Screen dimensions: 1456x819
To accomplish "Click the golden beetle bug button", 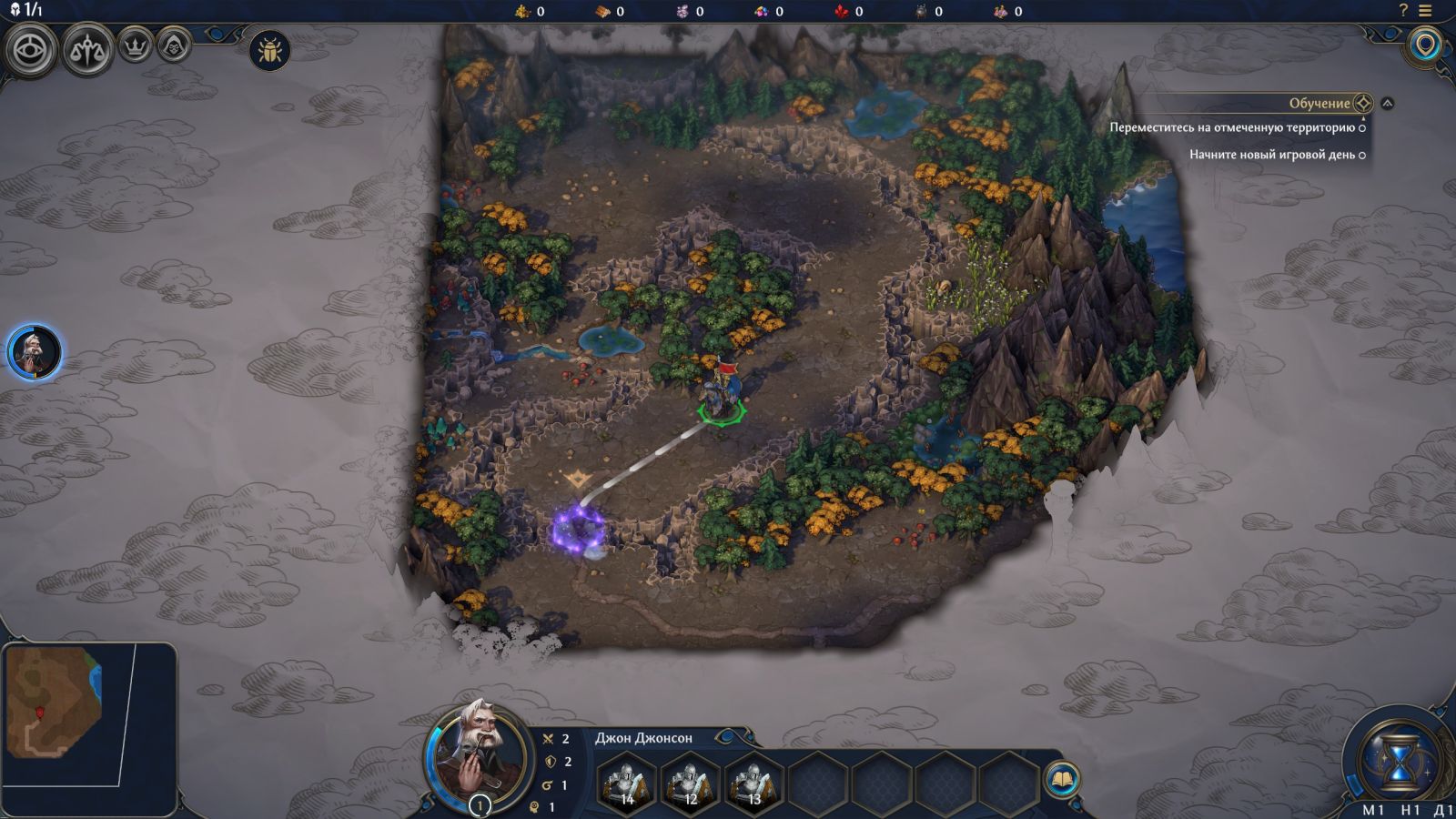I will [269, 50].
